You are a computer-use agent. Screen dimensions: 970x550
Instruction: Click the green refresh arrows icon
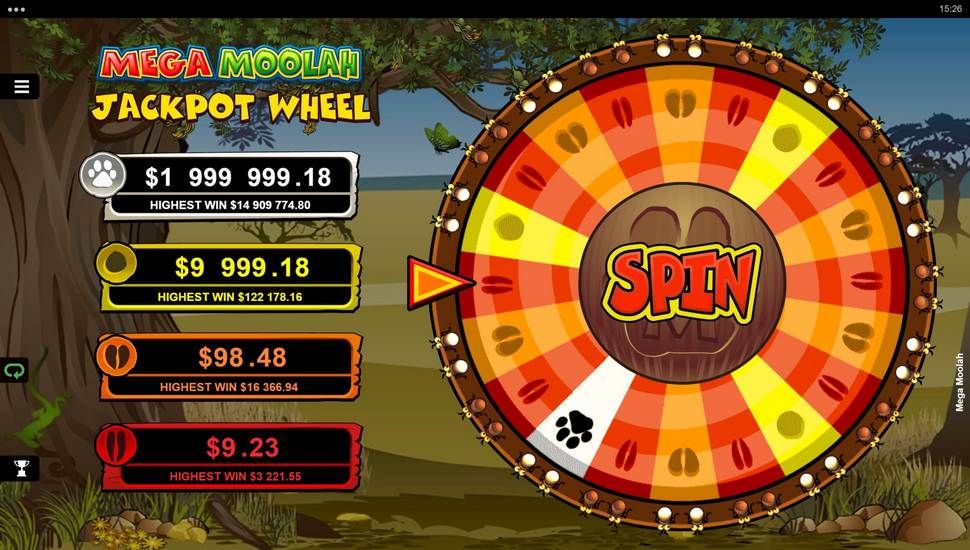14,370
